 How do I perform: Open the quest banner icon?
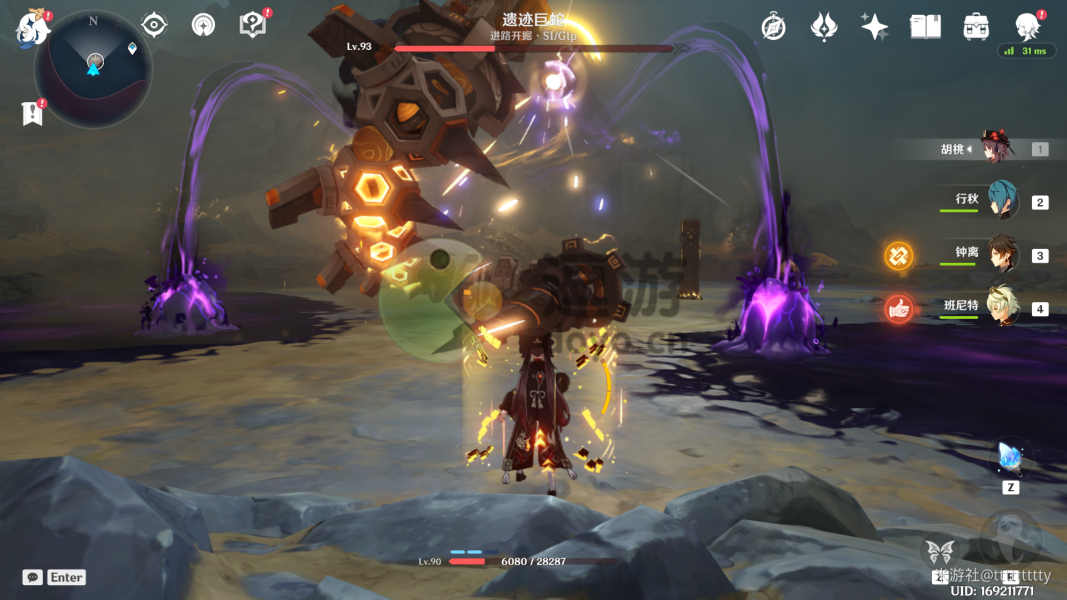point(33,113)
